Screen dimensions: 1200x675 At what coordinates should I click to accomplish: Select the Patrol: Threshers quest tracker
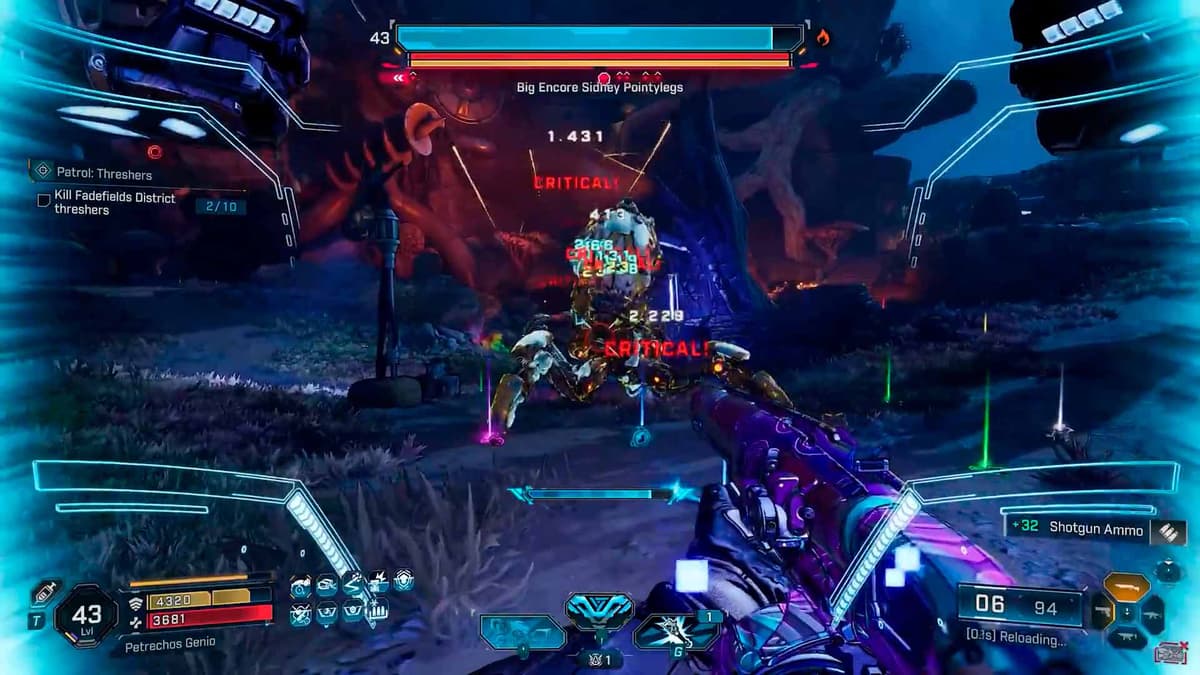[103, 173]
